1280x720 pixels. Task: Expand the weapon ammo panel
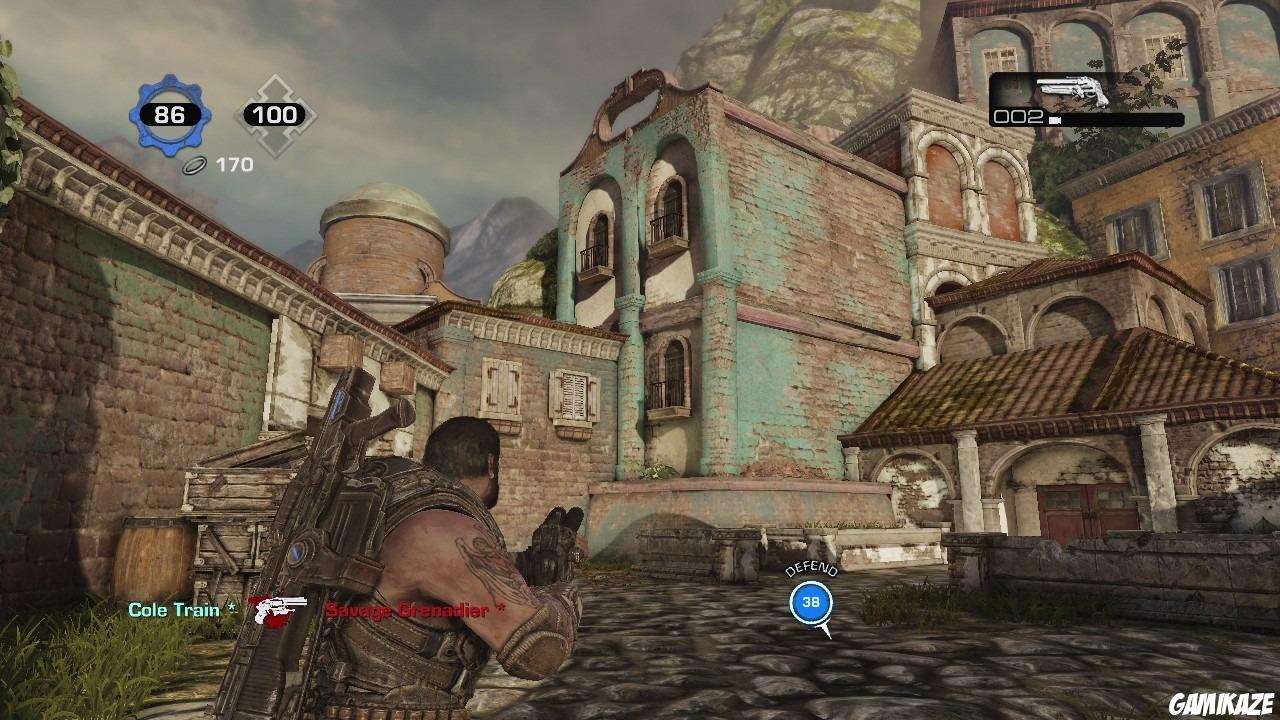[1087, 100]
